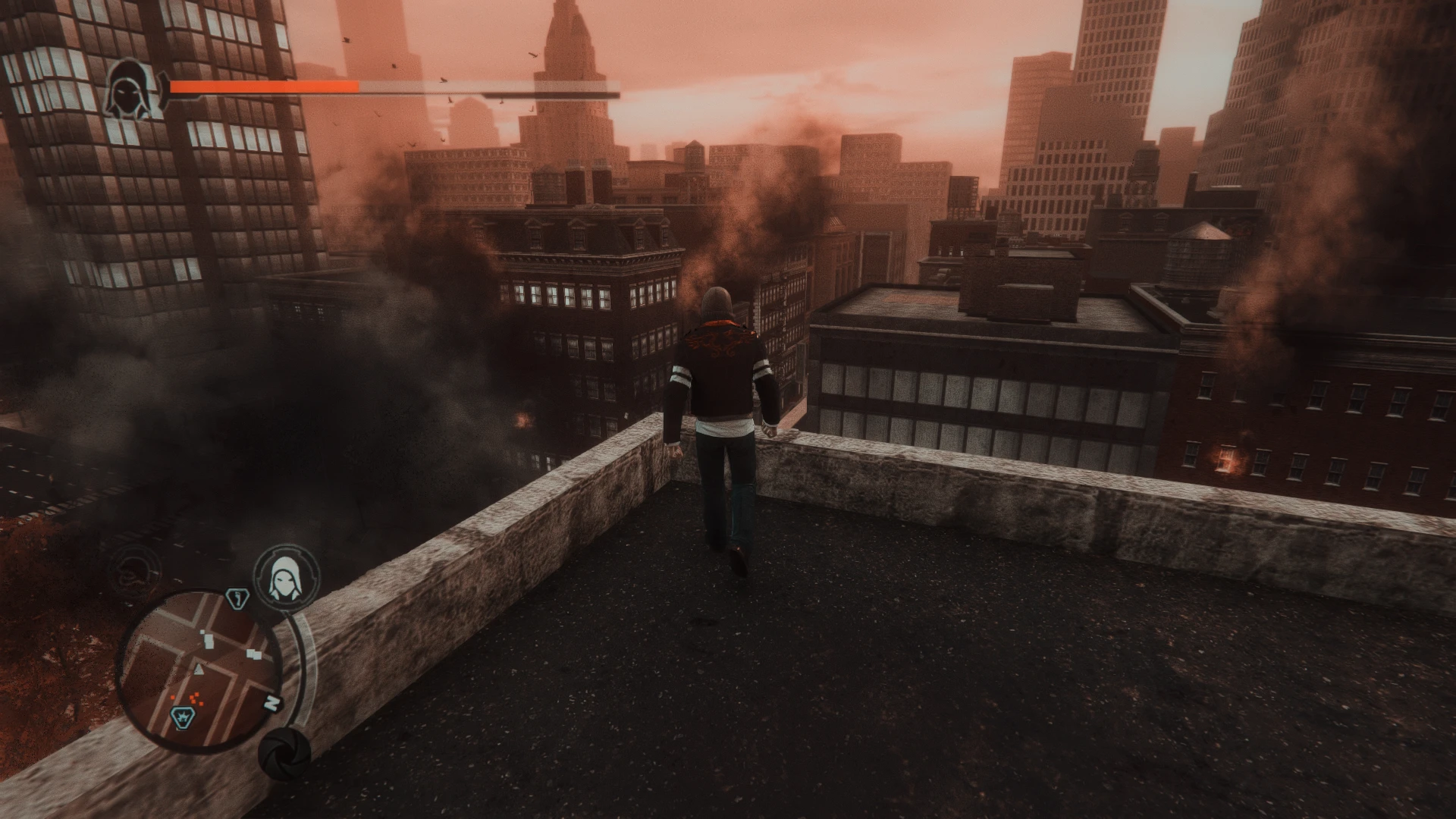
Task: Select the objective waypoint icon atop the minimap
Action: [237, 598]
